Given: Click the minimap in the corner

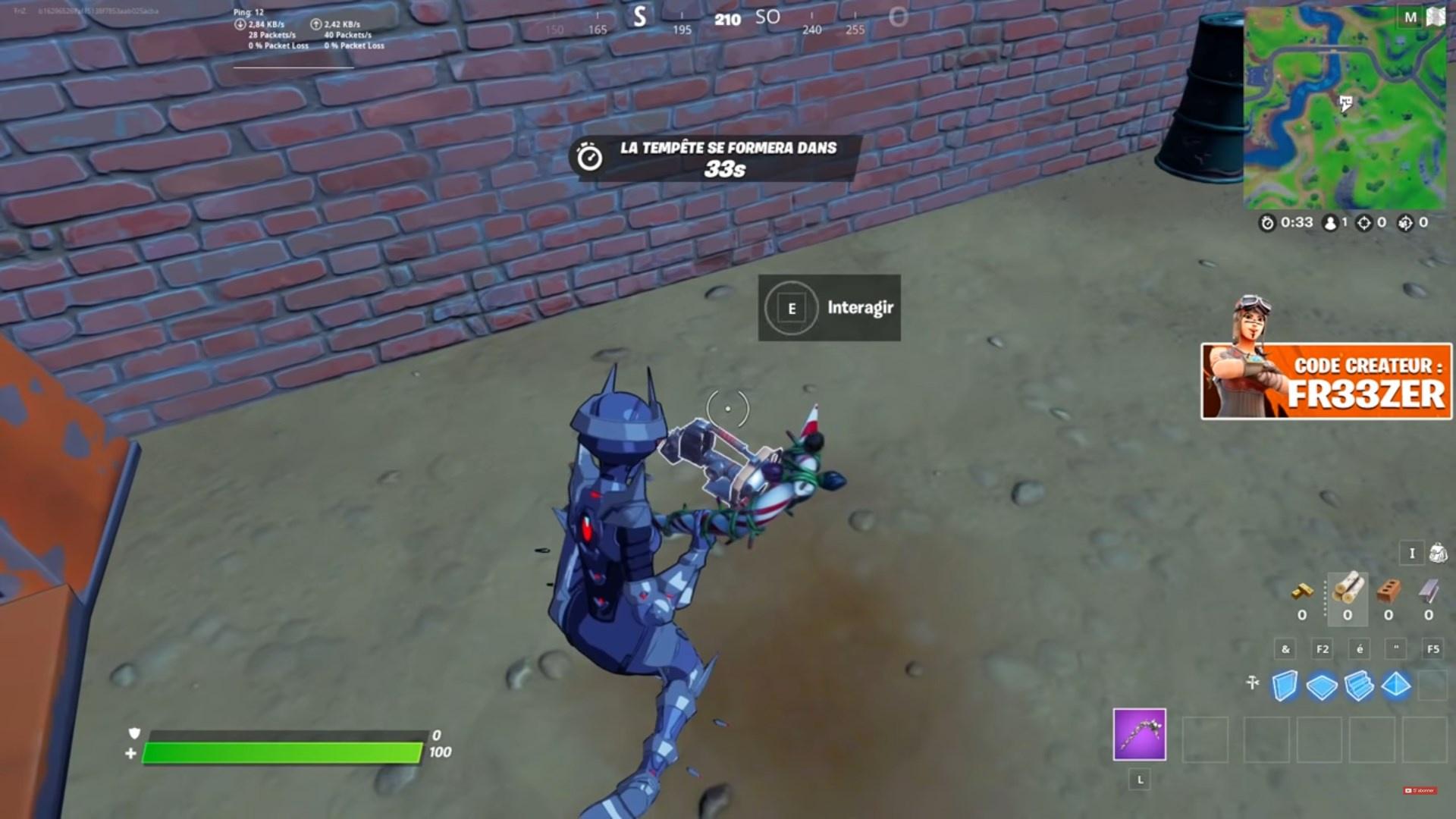Looking at the screenshot, I should (x=1350, y=106).
